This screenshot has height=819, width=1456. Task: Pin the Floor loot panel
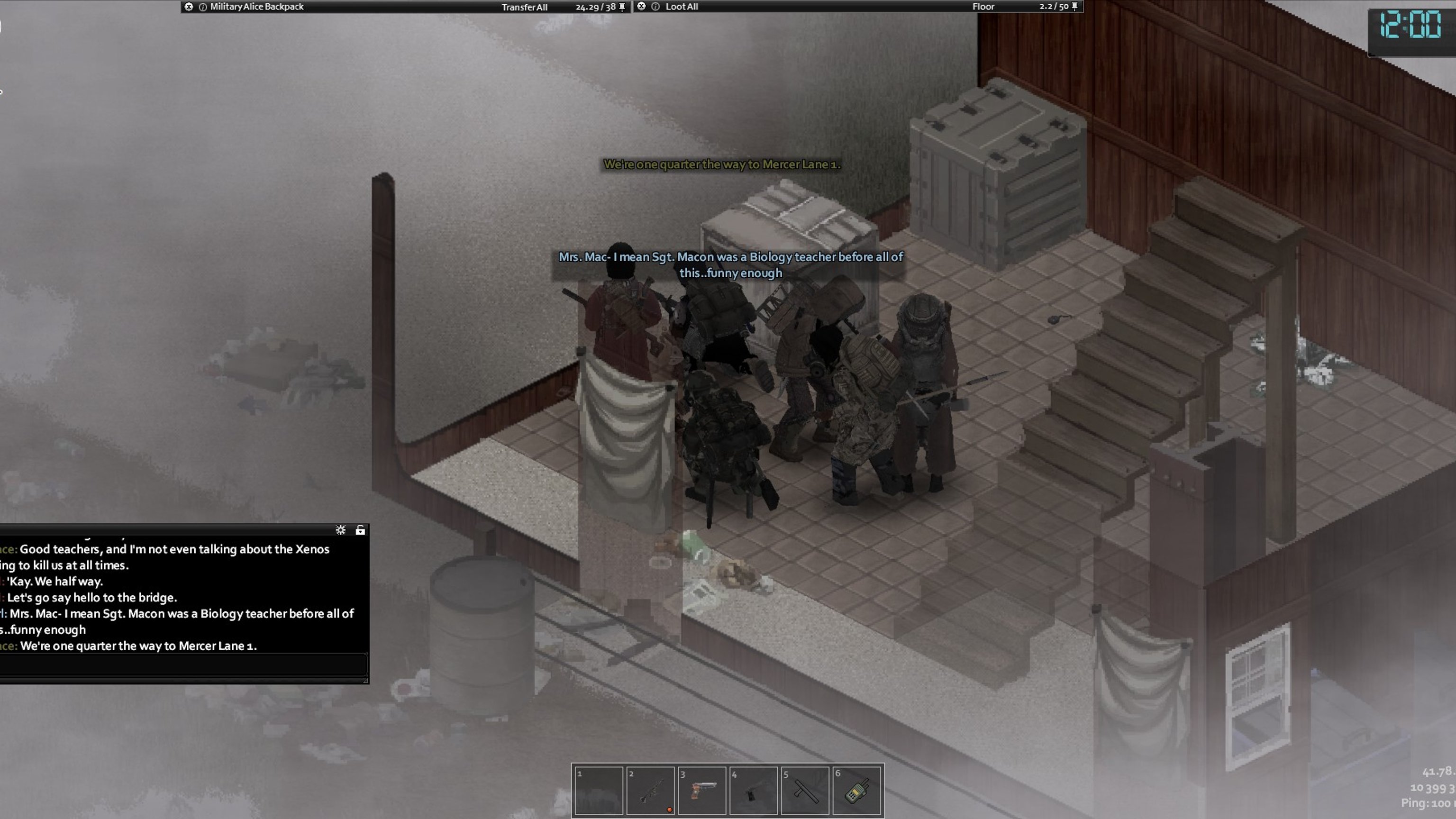pos(1074,7)
